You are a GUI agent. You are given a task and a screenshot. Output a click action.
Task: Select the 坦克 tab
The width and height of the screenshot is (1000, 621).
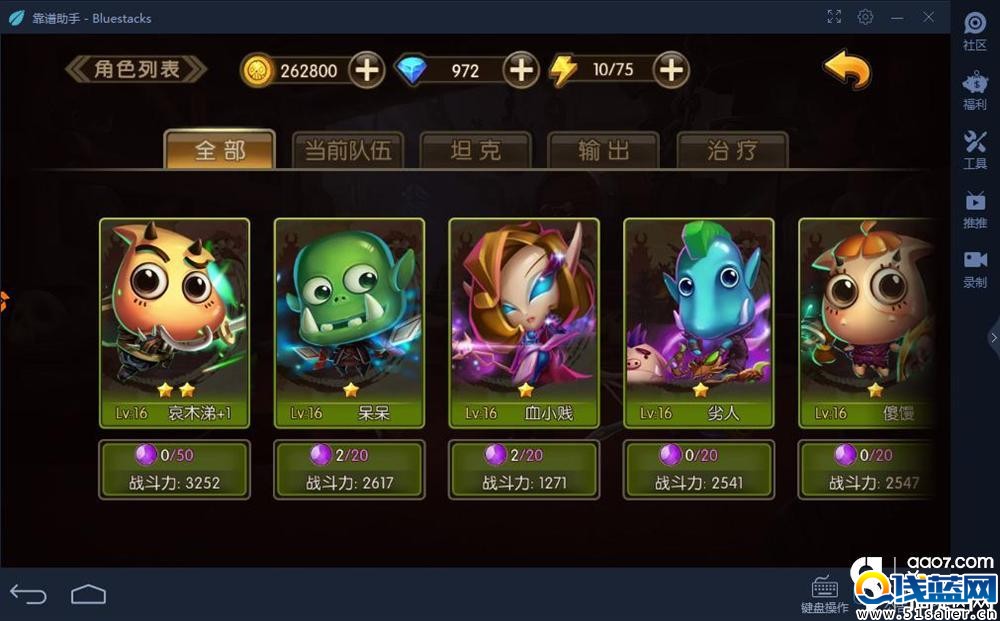coord(476,151)
